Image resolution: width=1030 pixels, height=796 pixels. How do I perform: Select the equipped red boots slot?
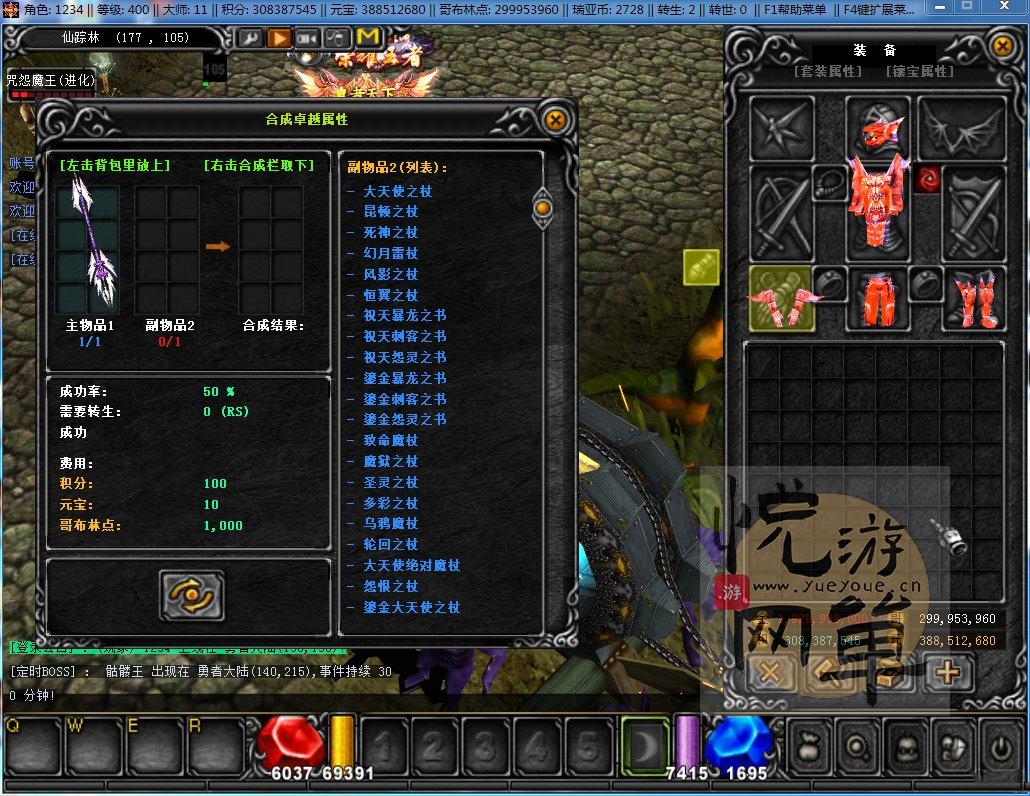pyautogui.click(x=972, y=298)
